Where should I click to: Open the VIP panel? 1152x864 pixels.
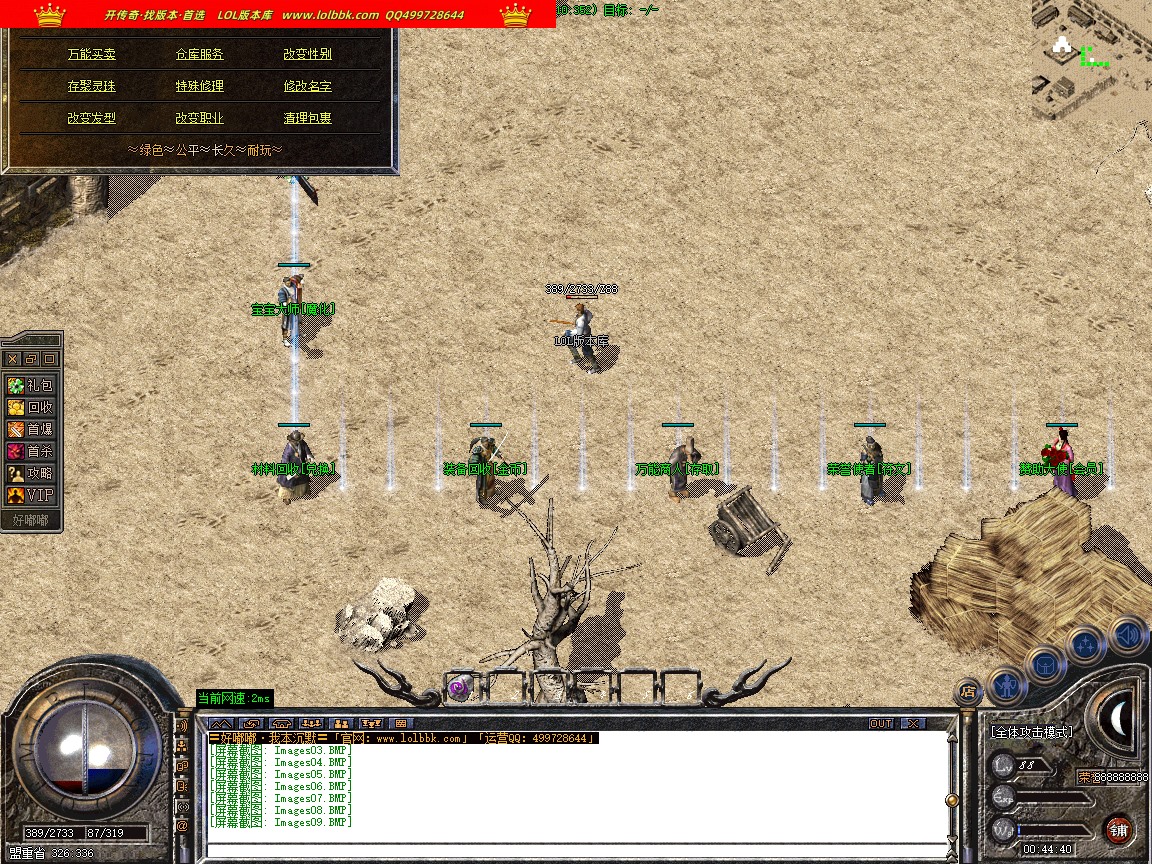(31, 495)
